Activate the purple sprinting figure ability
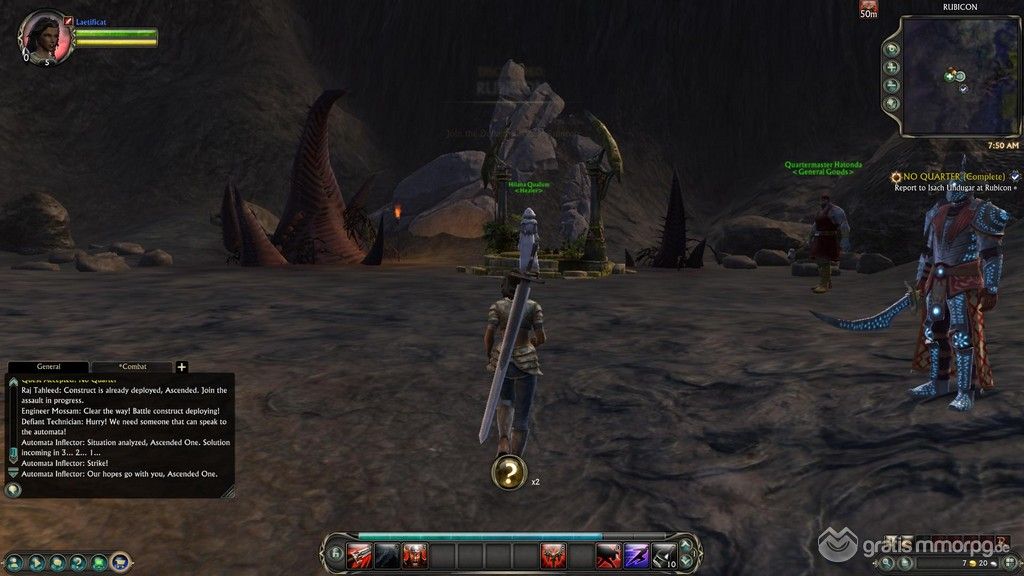 (636, 554)
